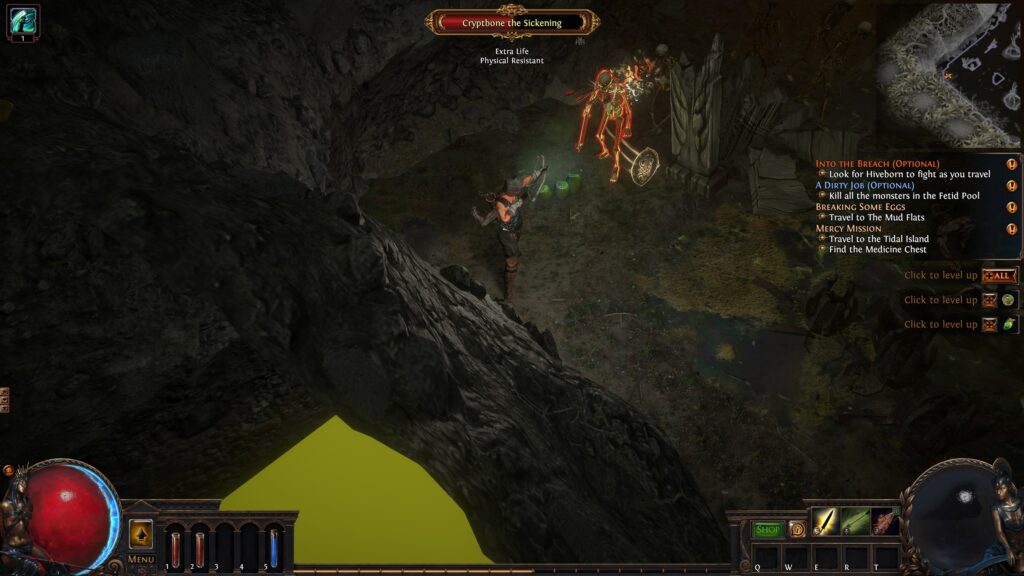The height and width of the screenshot is (576, 1024).
Task: Track the Mercy Mission quest
Action: click(x=848, y=228)
